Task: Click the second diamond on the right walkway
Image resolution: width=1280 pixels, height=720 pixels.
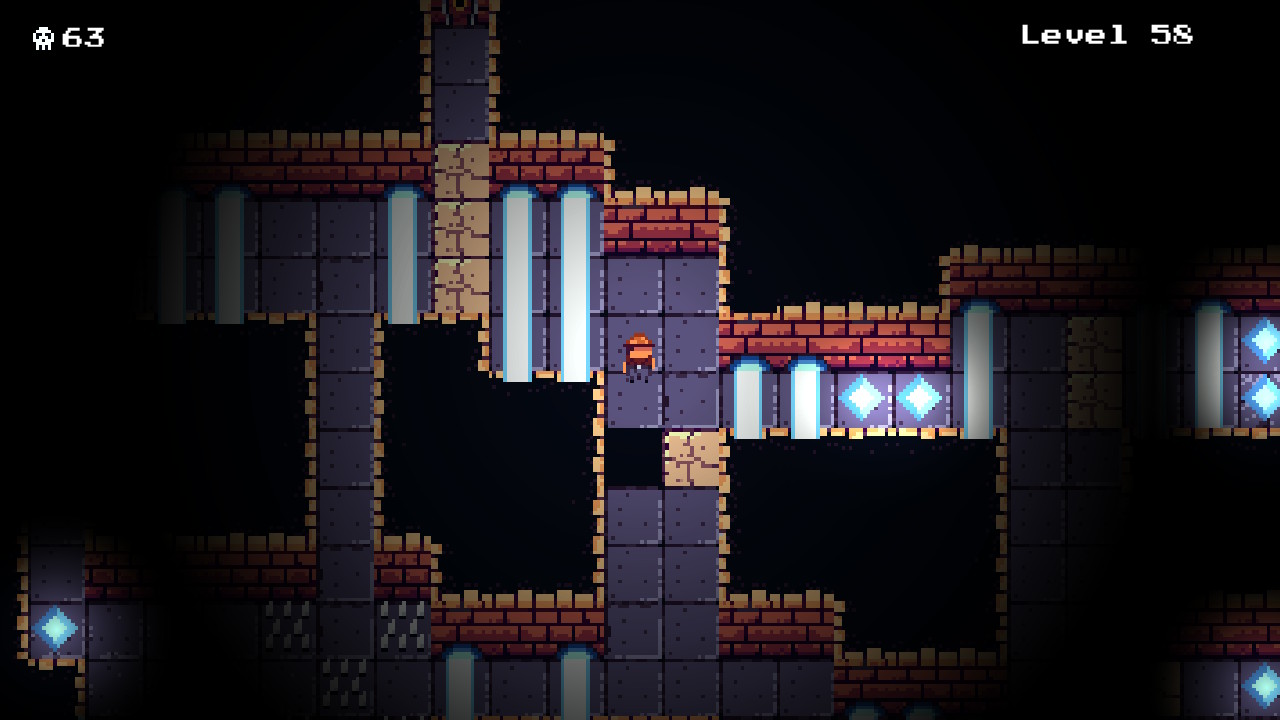Action: point(920,396)
